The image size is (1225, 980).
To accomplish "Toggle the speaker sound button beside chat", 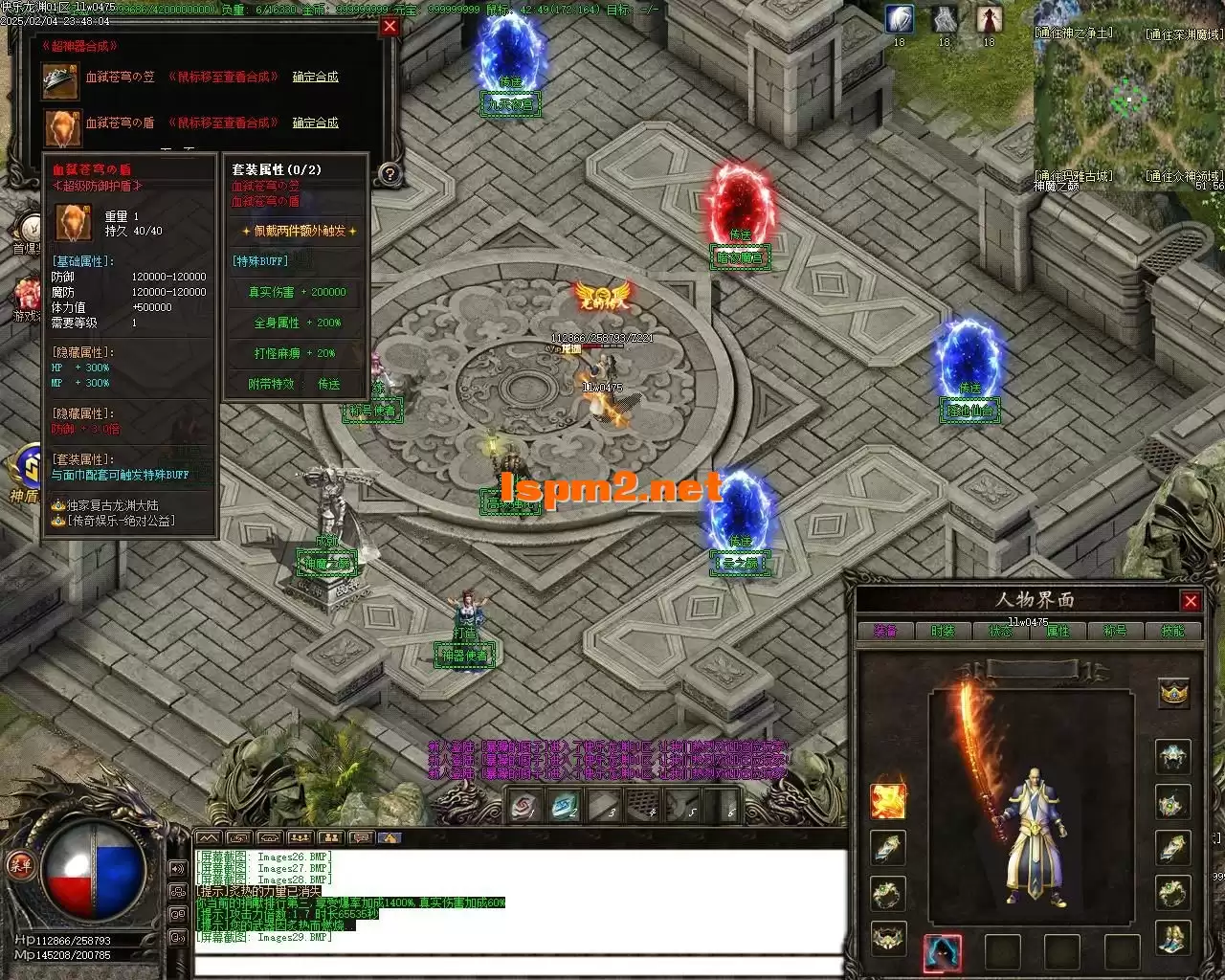I will pos(178,869).
